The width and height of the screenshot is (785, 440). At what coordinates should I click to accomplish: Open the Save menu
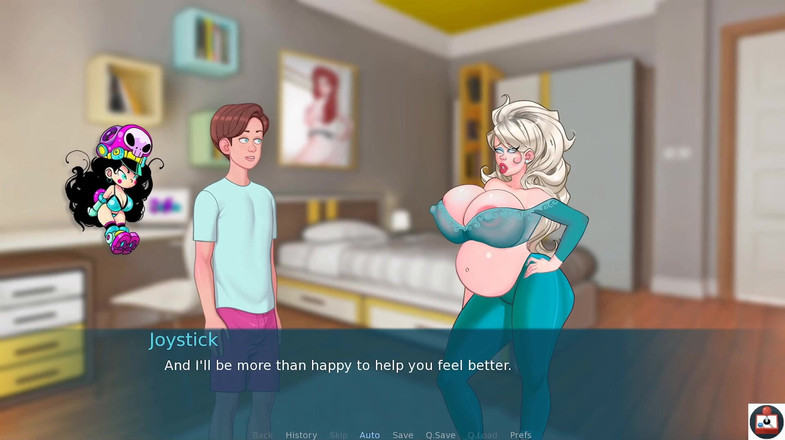coord(403,435)
